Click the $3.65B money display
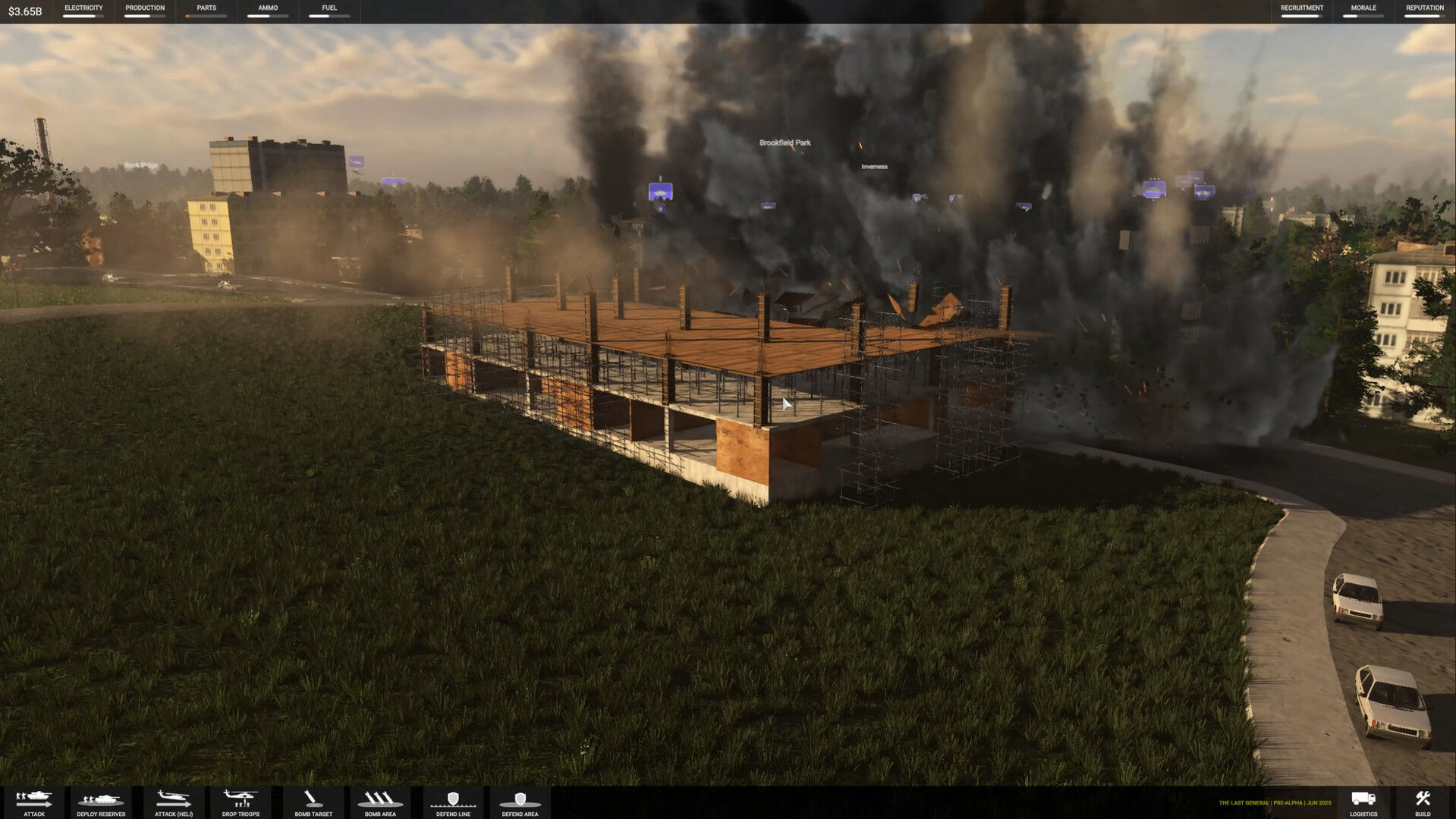The image size is (1456, 819). point(25,11)
